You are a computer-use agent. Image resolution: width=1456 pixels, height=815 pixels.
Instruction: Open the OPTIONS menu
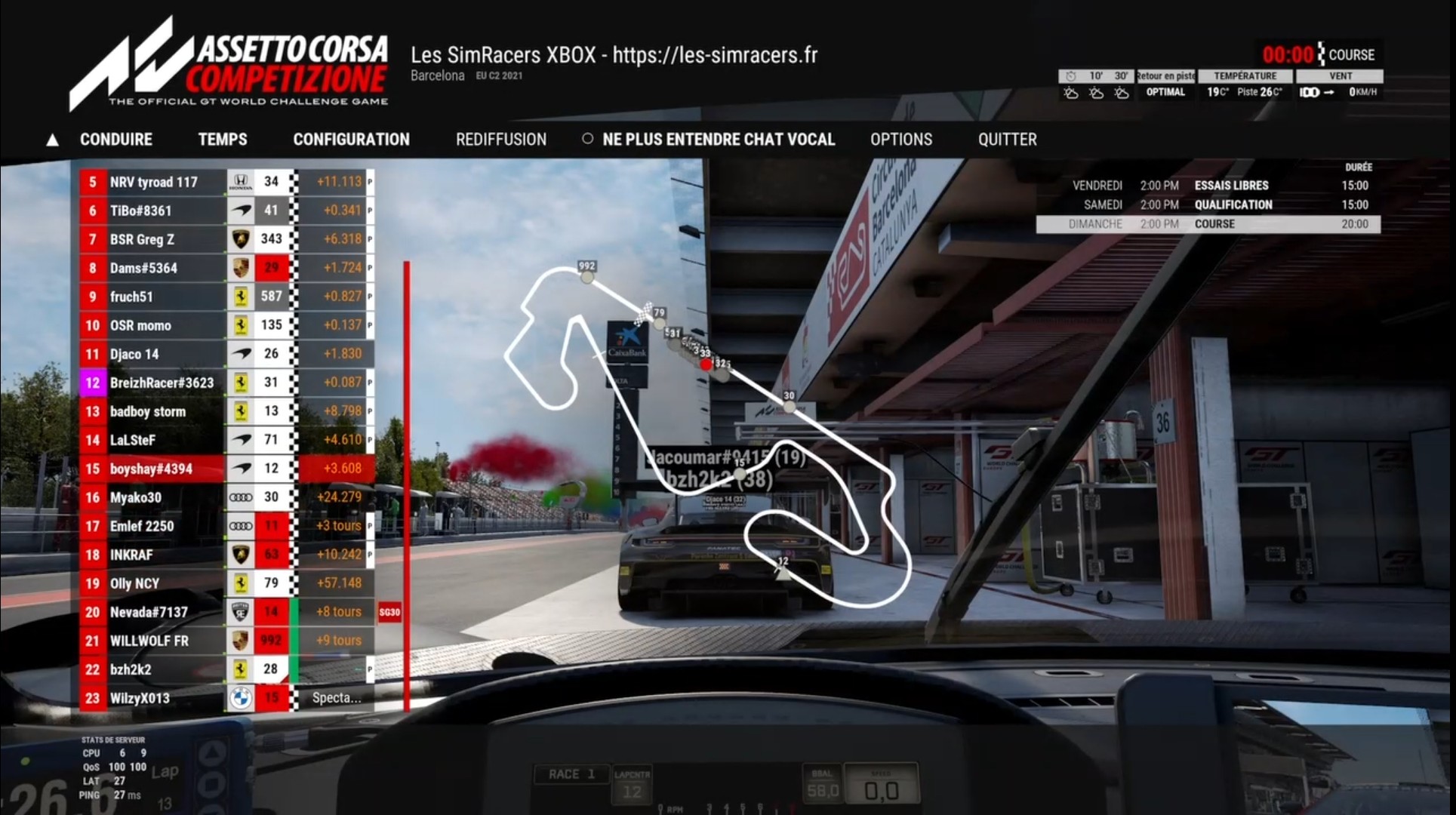(x=900, y=140)
